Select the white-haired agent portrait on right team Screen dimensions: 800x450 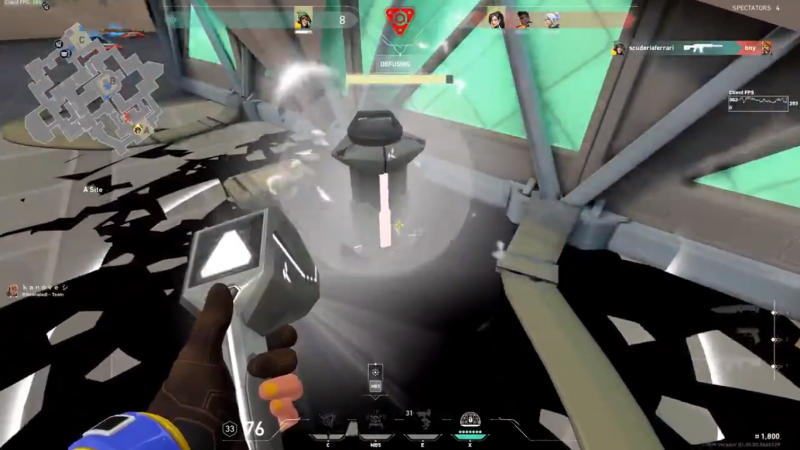click(x=551, y=19)
